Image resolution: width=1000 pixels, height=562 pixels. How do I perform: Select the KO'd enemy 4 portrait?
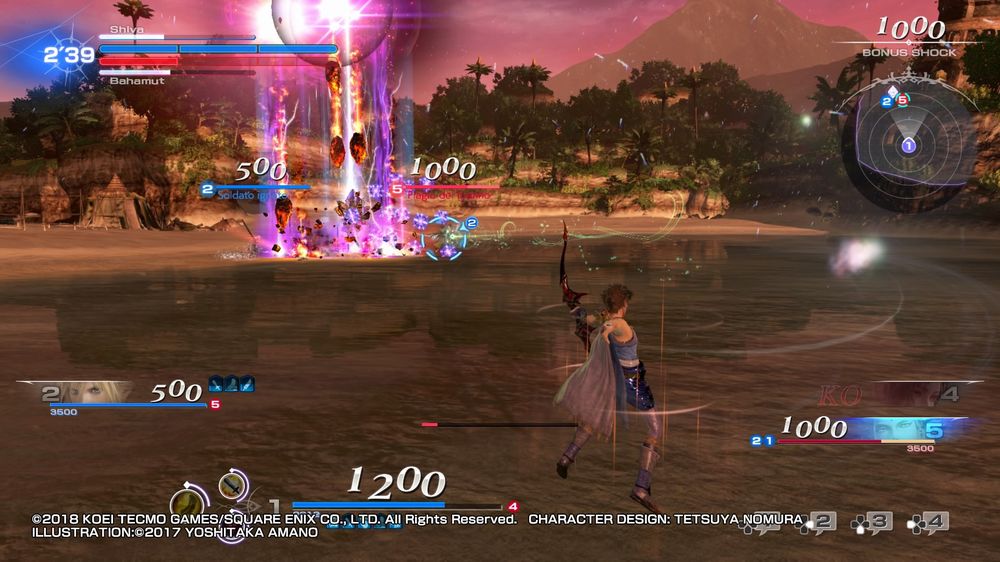pyautogui.click(x=905, y=394)
